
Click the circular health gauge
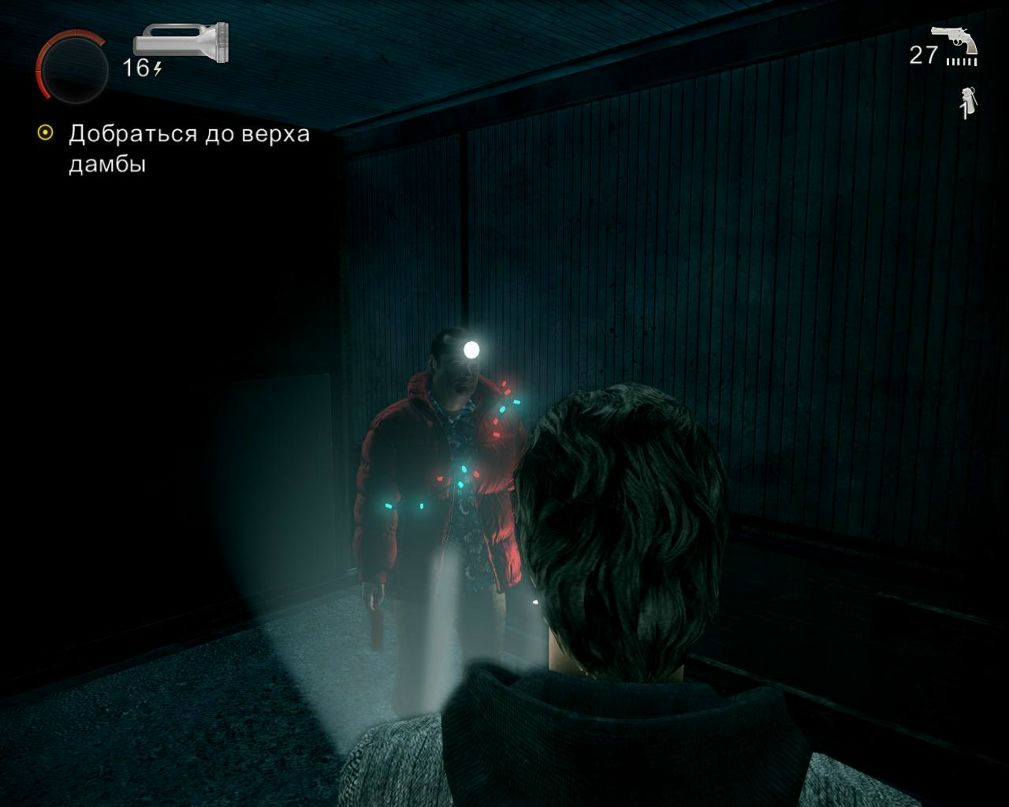coord(72,69)
